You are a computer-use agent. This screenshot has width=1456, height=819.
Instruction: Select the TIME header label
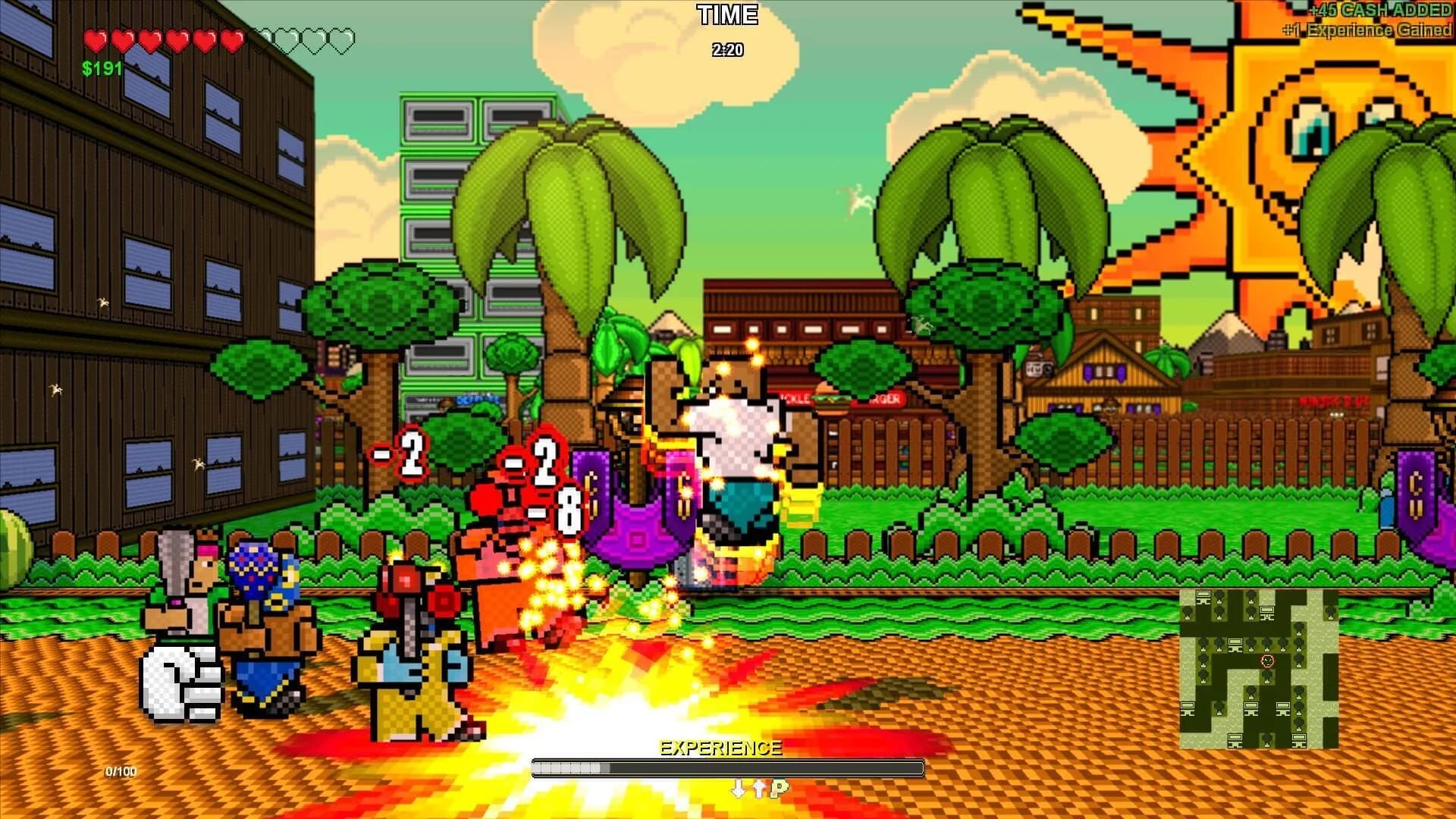tap(726, 14)
